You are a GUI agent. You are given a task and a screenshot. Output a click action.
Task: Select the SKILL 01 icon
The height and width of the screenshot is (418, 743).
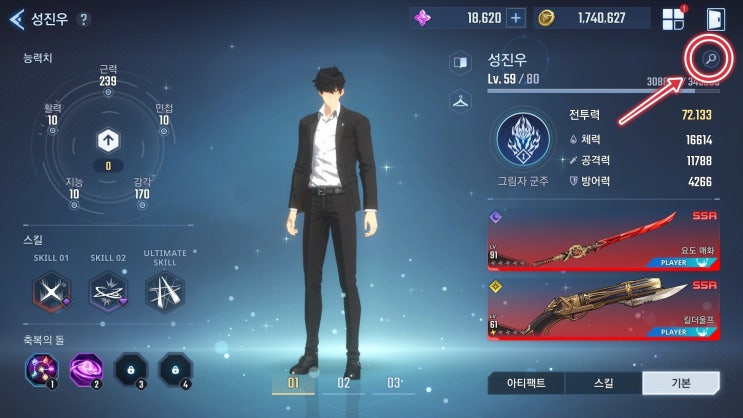point(49,292)
